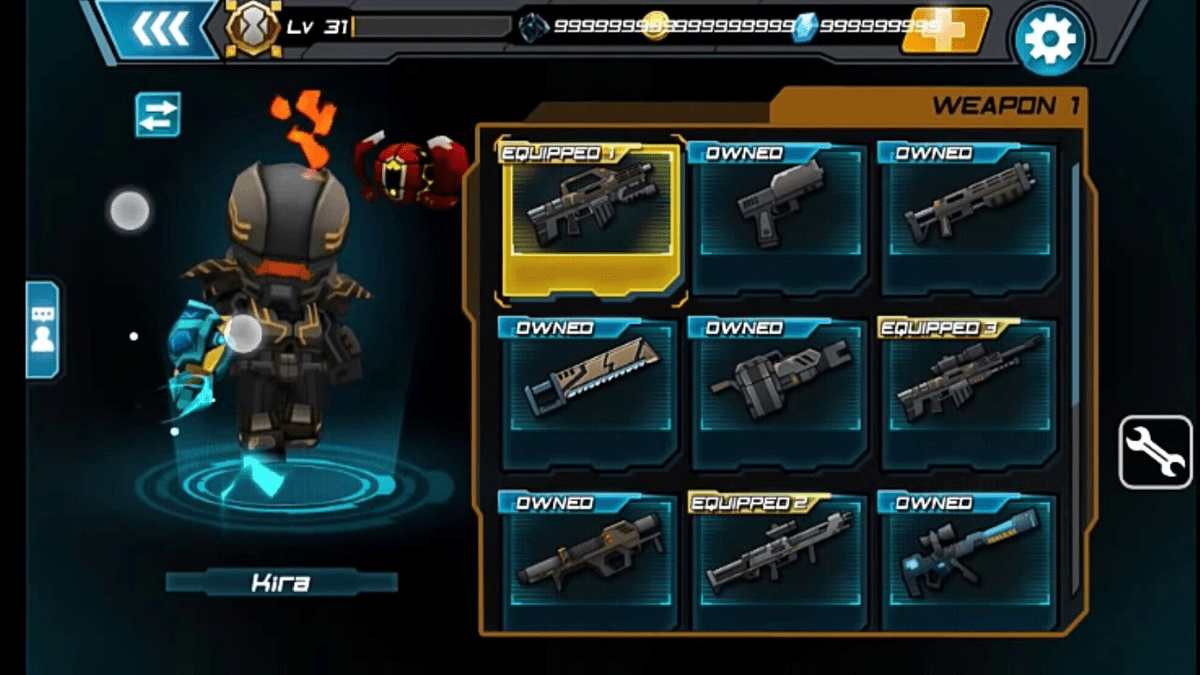Click the Kira character name plate
The height and width of the screenshot is (675, 1200).
[x=281, y=583]
